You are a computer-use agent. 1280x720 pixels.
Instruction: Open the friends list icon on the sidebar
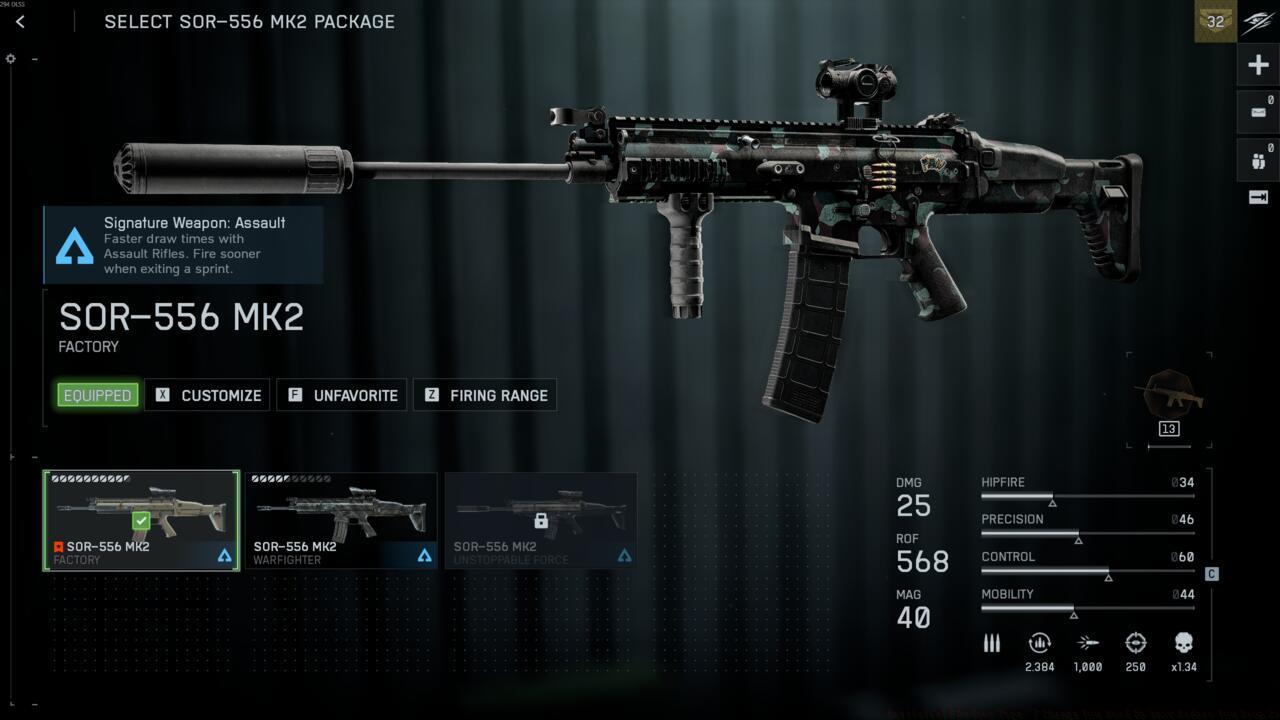point(1257,158)
